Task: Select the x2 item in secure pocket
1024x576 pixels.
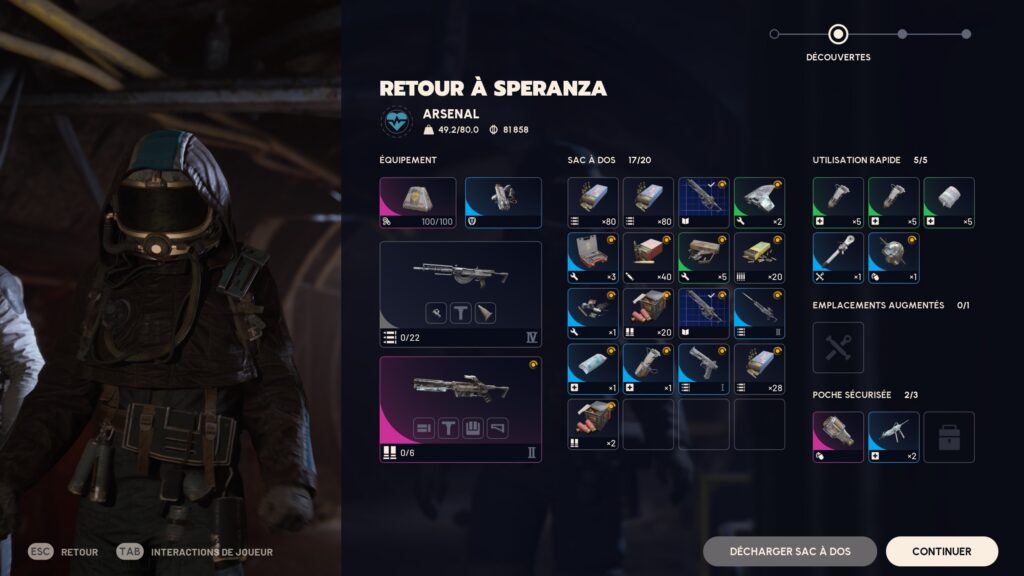Action: tap(893, 437)
